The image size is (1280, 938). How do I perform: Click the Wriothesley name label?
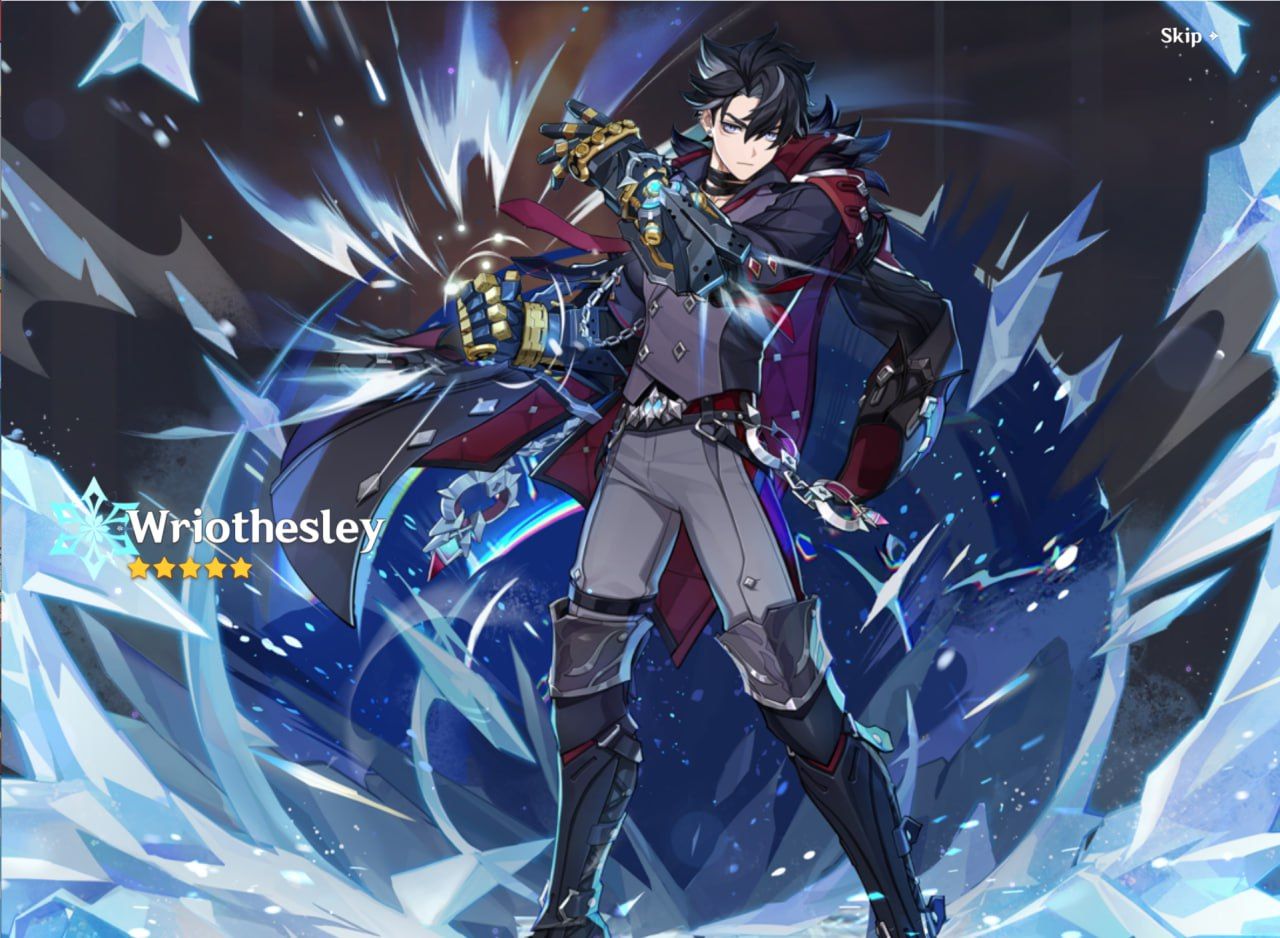[255, 524]
